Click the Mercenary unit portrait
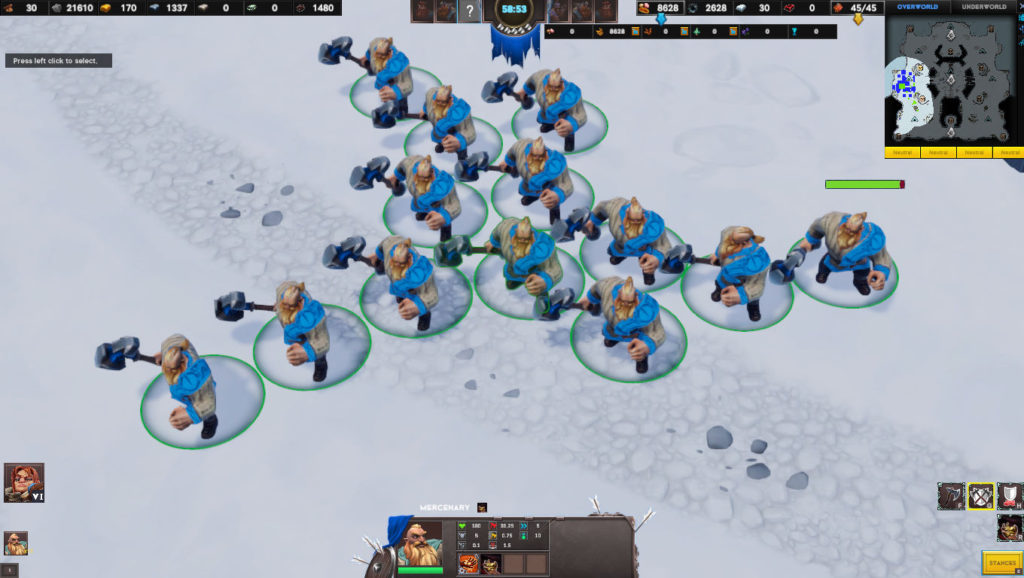This screenshot has width=1024, height=578. click(419, 543)
